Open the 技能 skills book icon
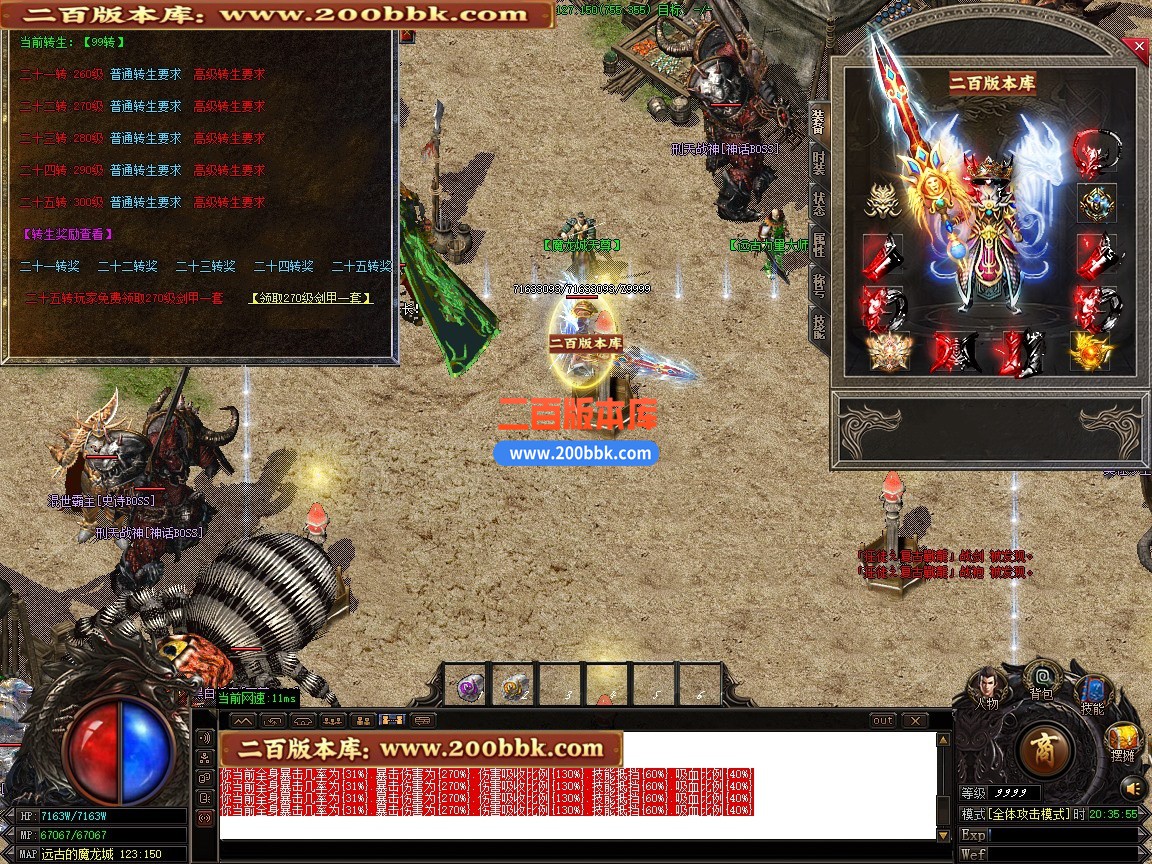 [1092, 692]
